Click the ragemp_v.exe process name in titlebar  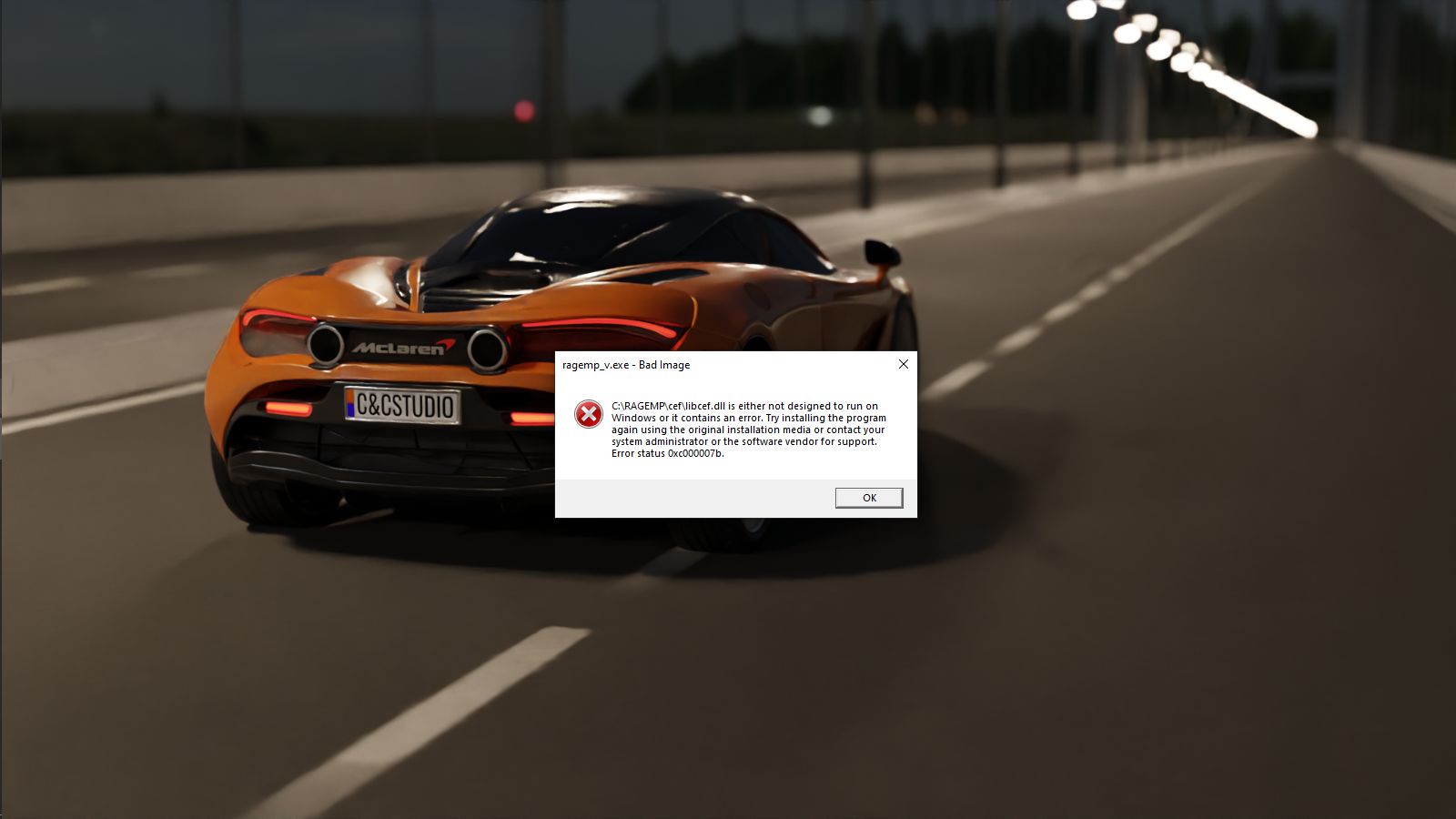pyautogui.click(x=598, y=364)
